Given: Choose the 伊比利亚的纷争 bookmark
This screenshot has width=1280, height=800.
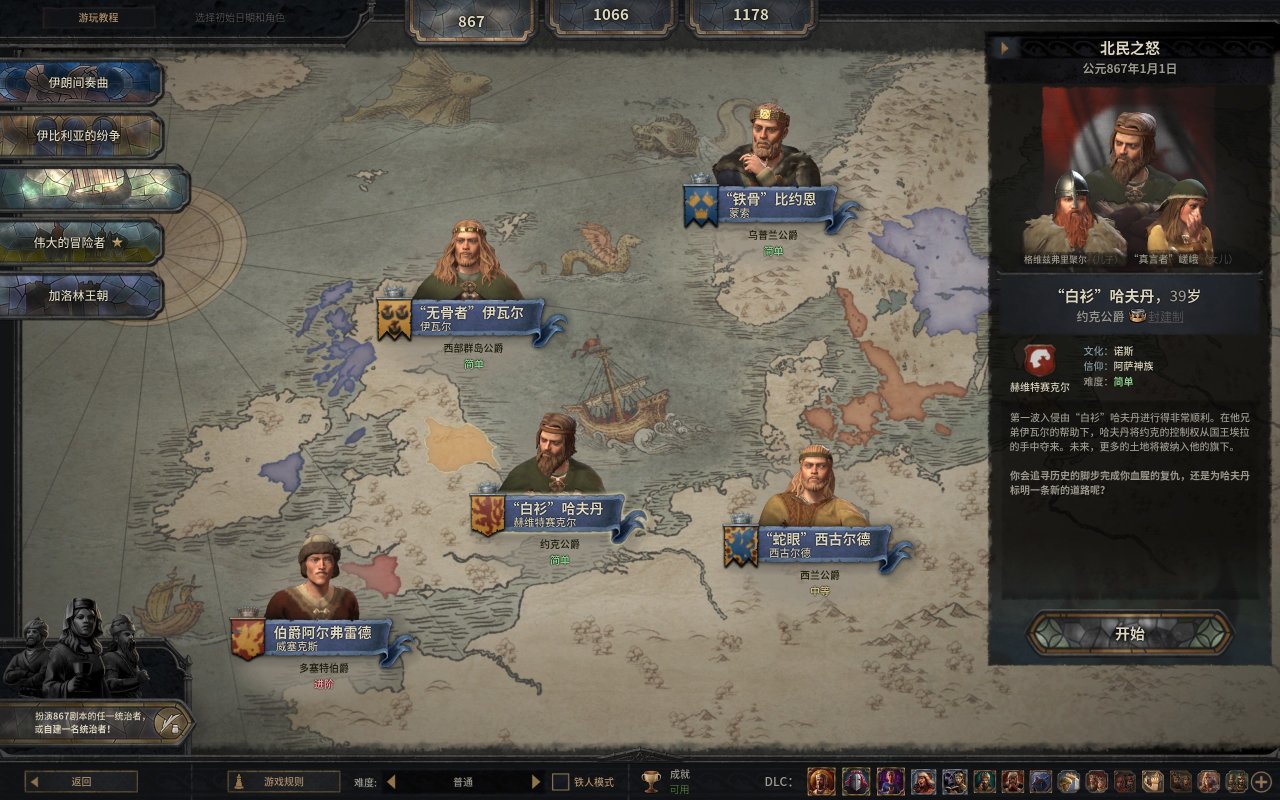Looking at the screenshot, I should (x=80, y=135).
